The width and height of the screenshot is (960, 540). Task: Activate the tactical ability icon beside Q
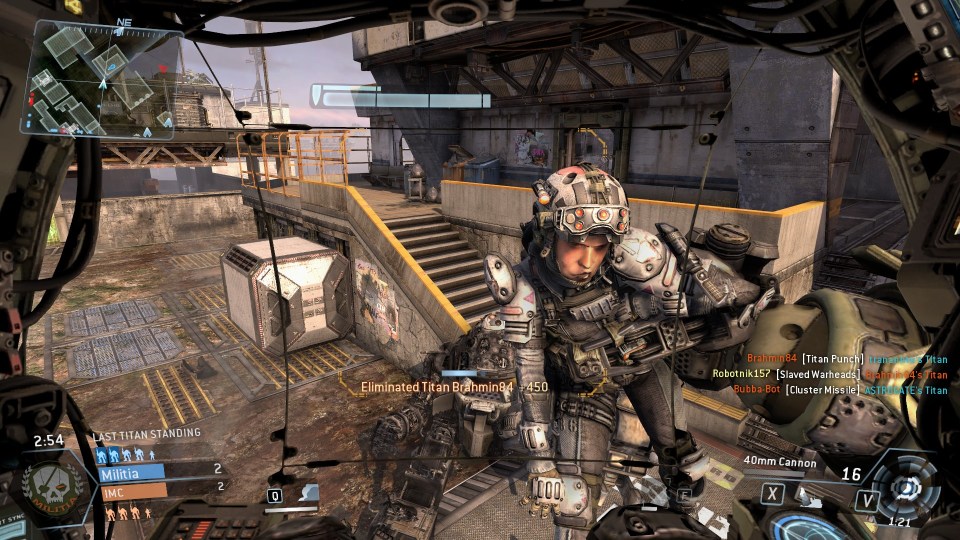pos(310,493)
